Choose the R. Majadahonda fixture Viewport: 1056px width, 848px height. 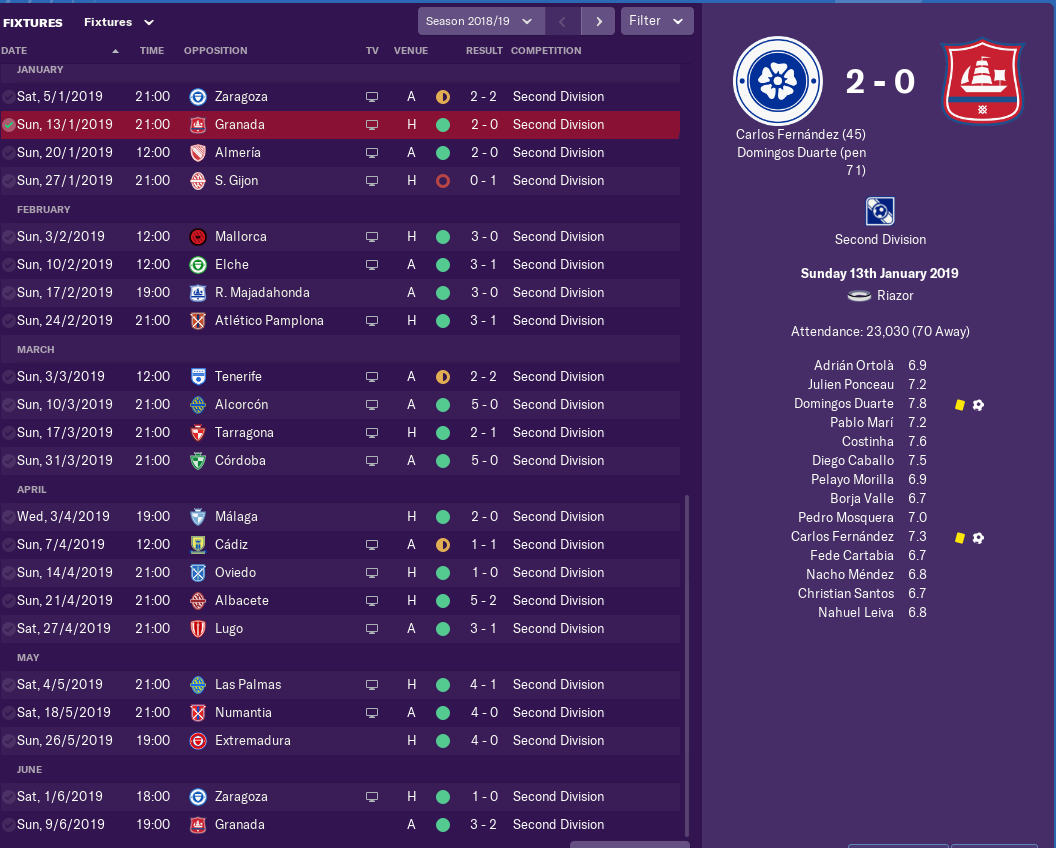click(262, 293)
